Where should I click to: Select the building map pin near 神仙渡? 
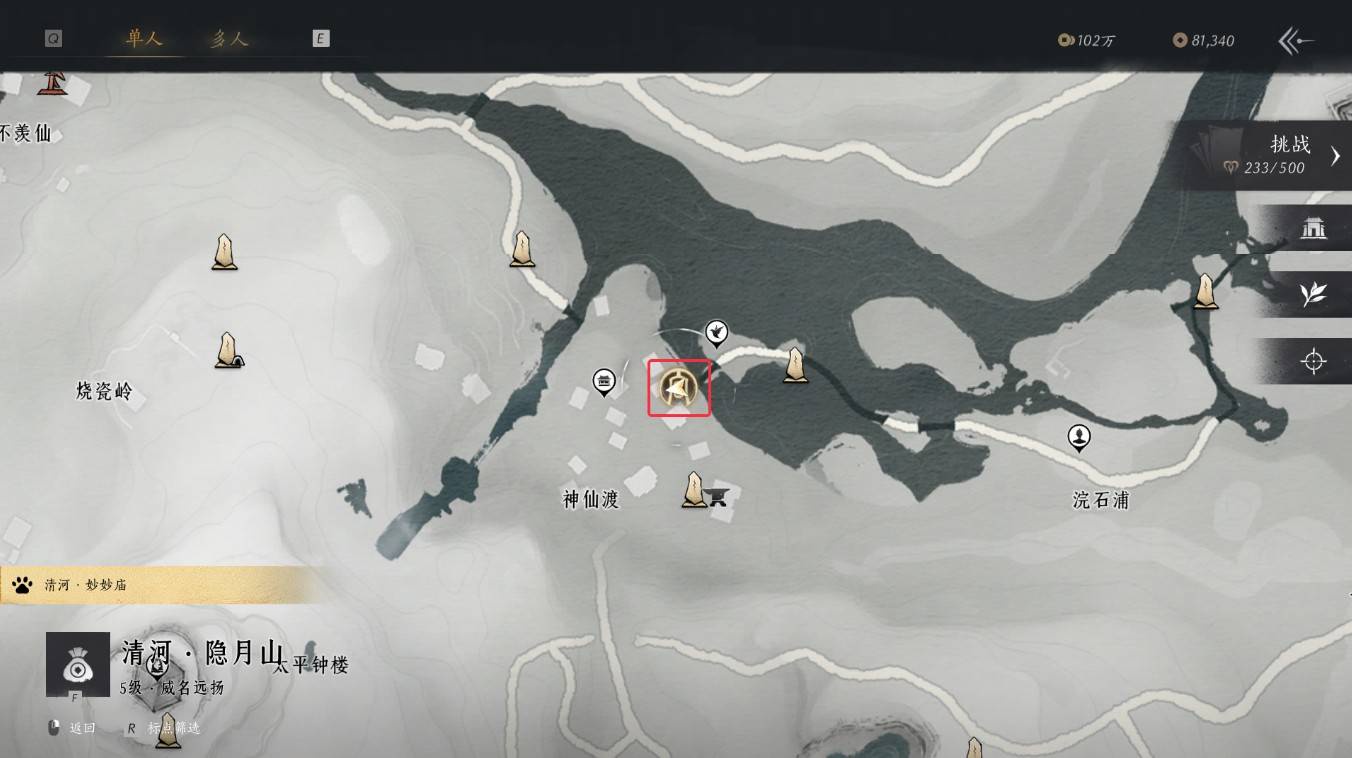click(x=603, y=380)
